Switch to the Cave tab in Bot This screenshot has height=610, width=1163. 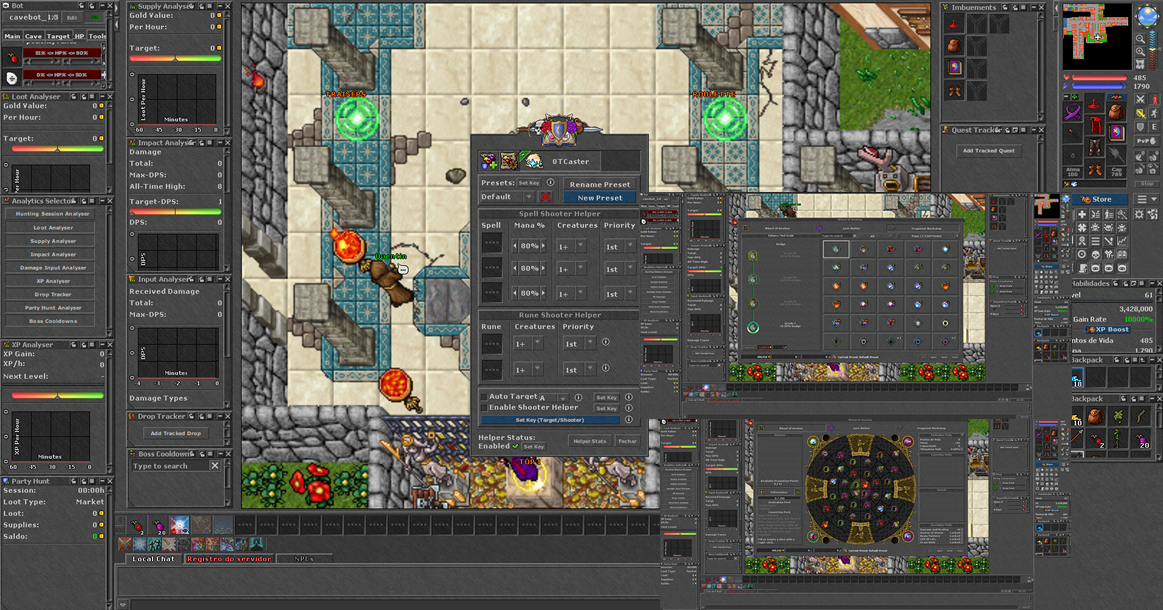click(x=34, y=36)
